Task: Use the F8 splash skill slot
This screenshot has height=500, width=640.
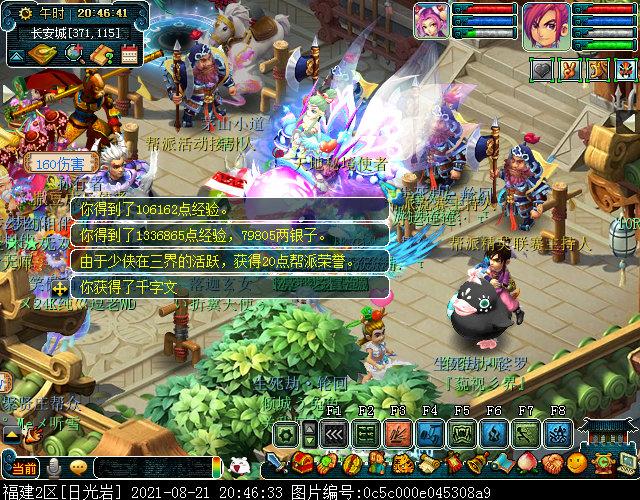Action: click(x=558, y=434)
